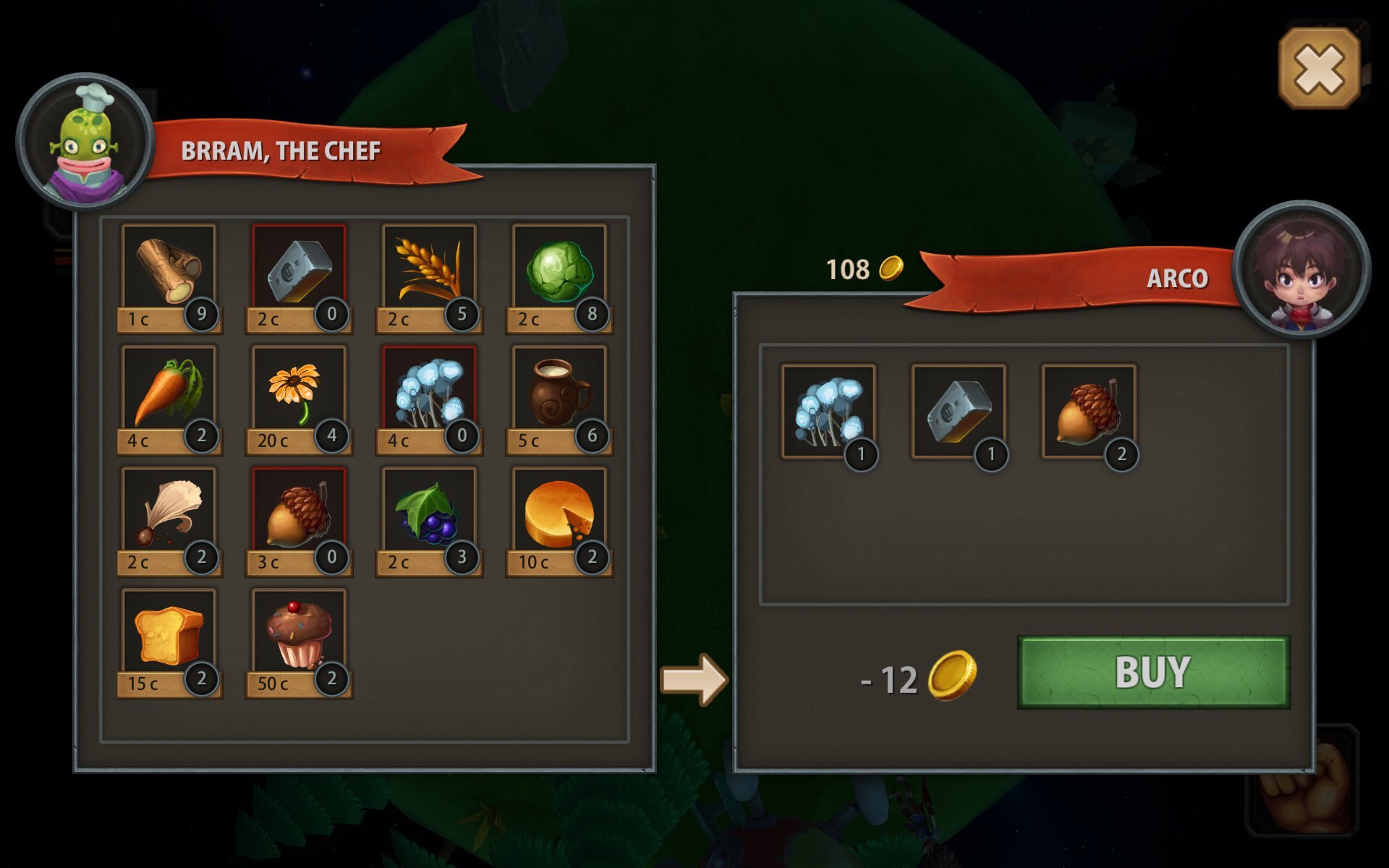This screenshot has width=1389, height=868.
Task: Choose the purple berries item
Action: point(430,513)
